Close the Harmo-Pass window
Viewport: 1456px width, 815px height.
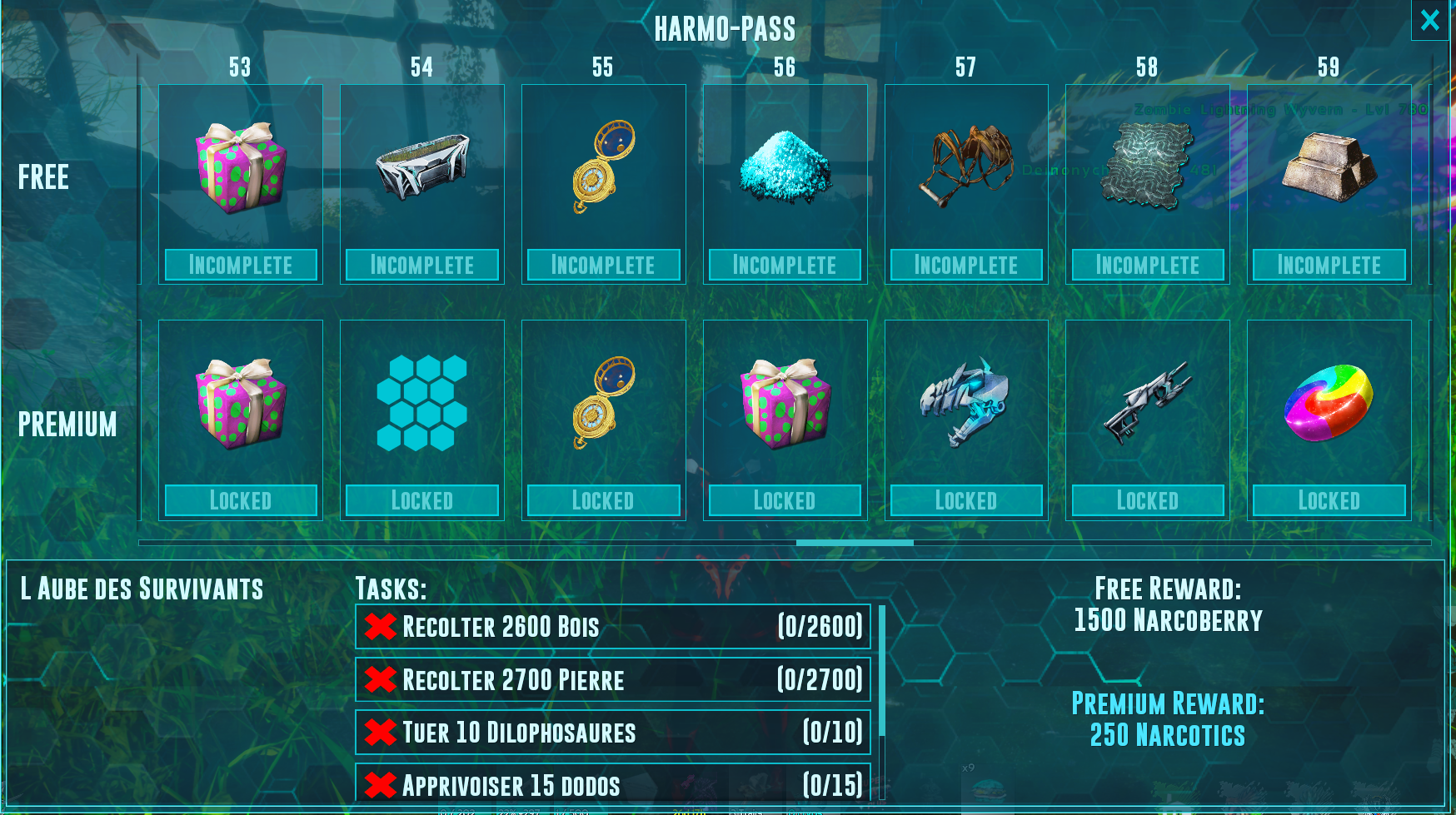coord(1429,20)
